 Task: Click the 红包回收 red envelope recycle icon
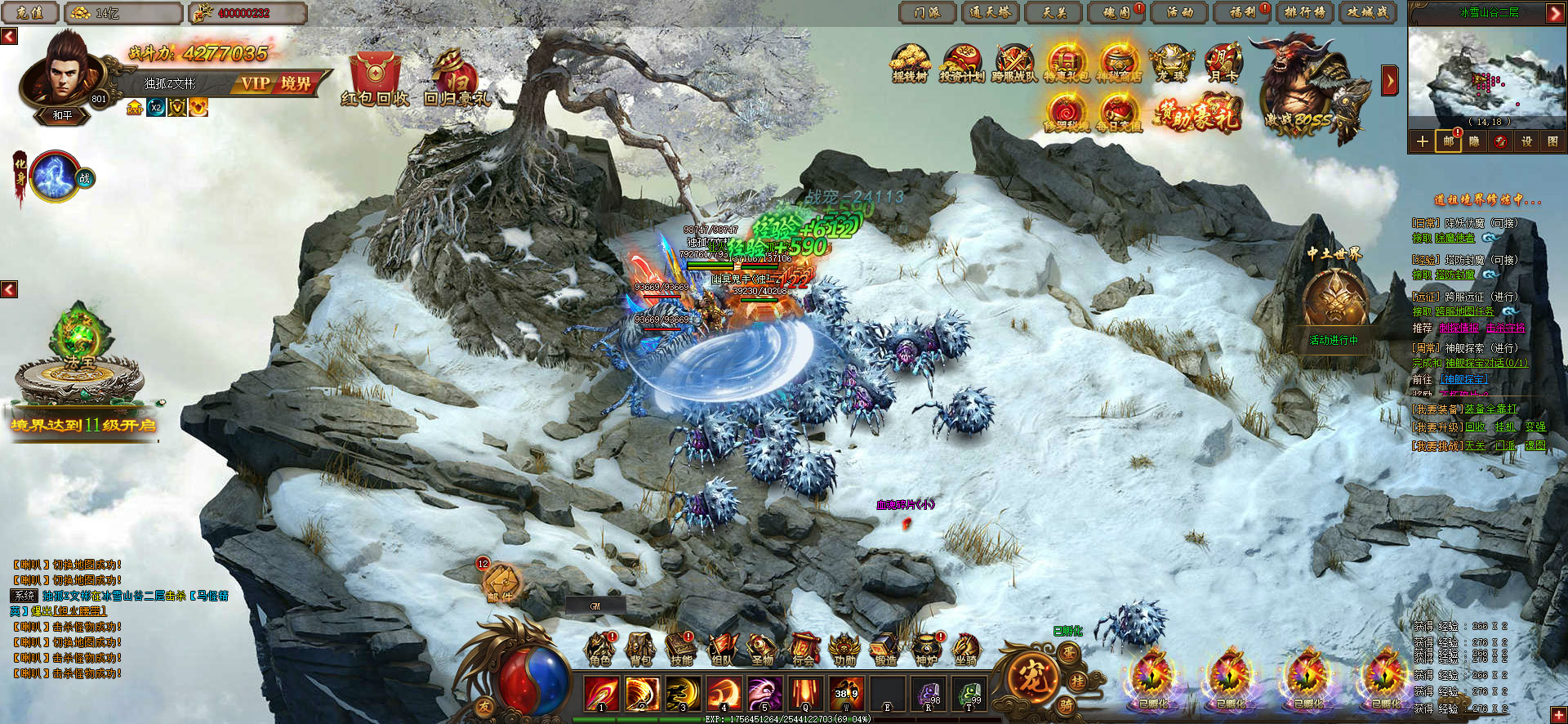(375, 79)
